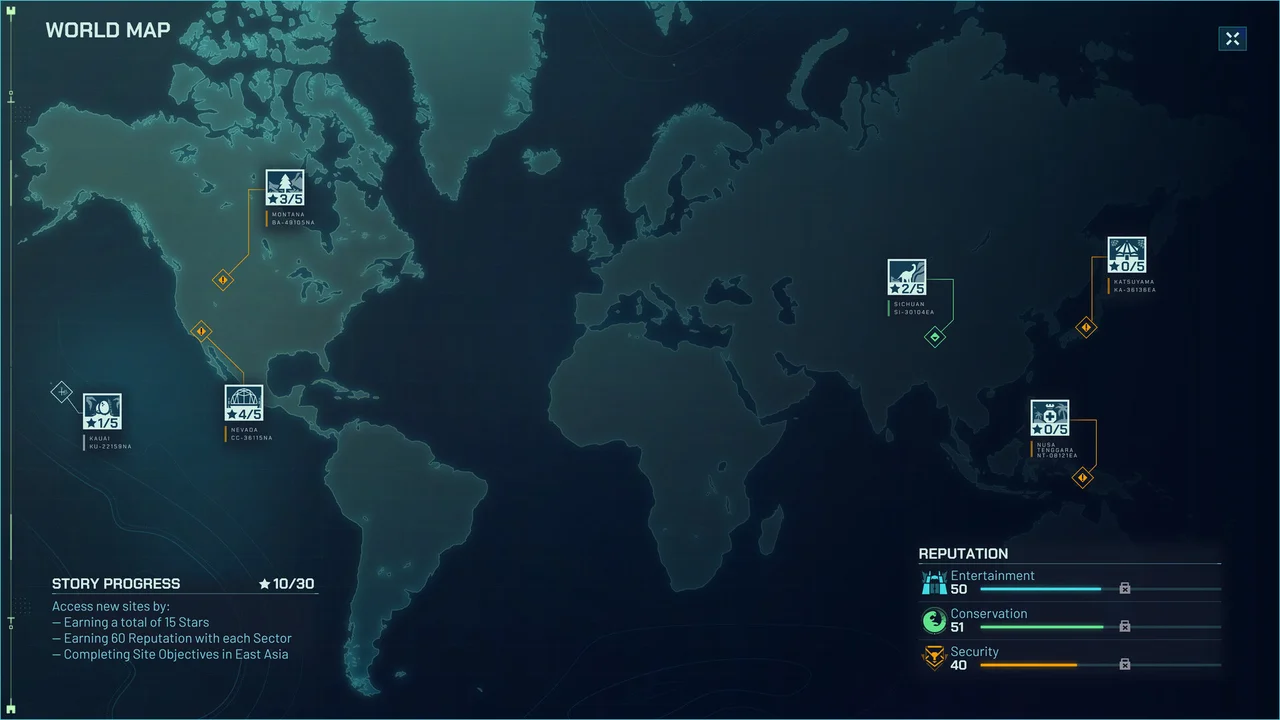Click the Conservation reputation progress bar
1280x720 pixels.
tap(1040, 627)
